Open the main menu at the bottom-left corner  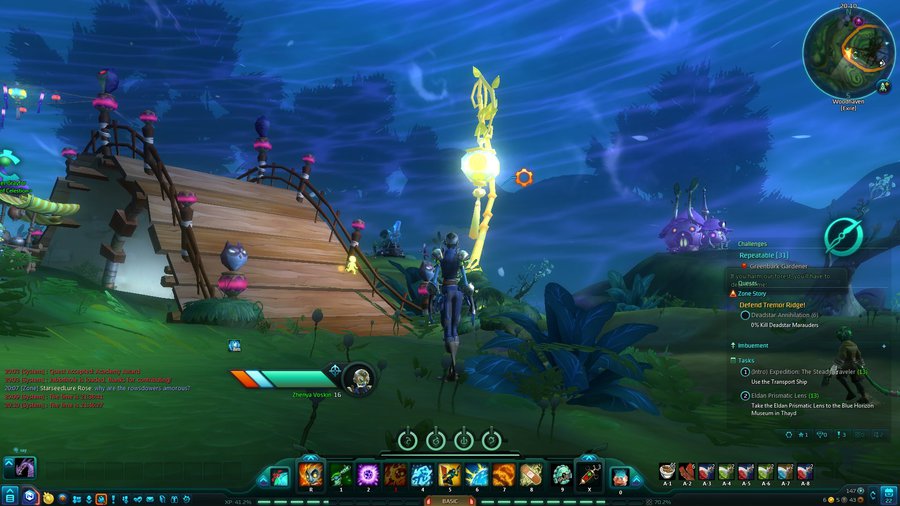9,496
